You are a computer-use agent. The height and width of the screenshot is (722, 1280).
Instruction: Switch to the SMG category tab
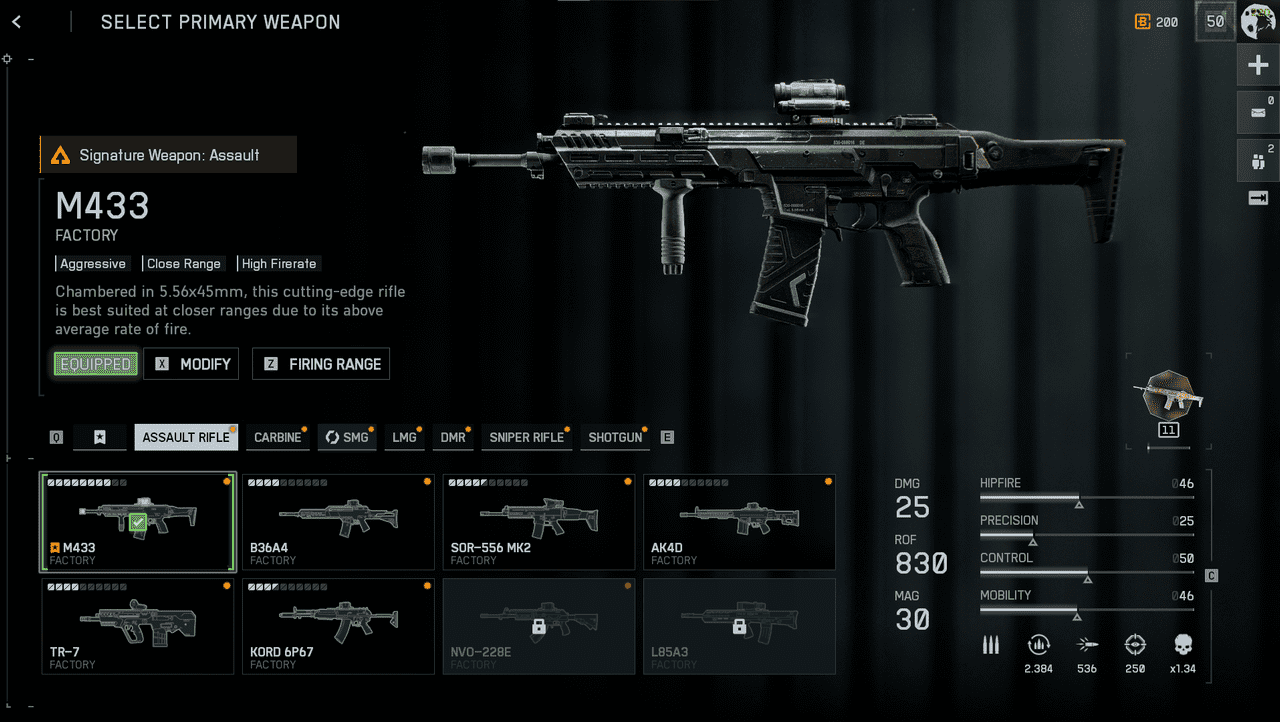pos(347,437)
